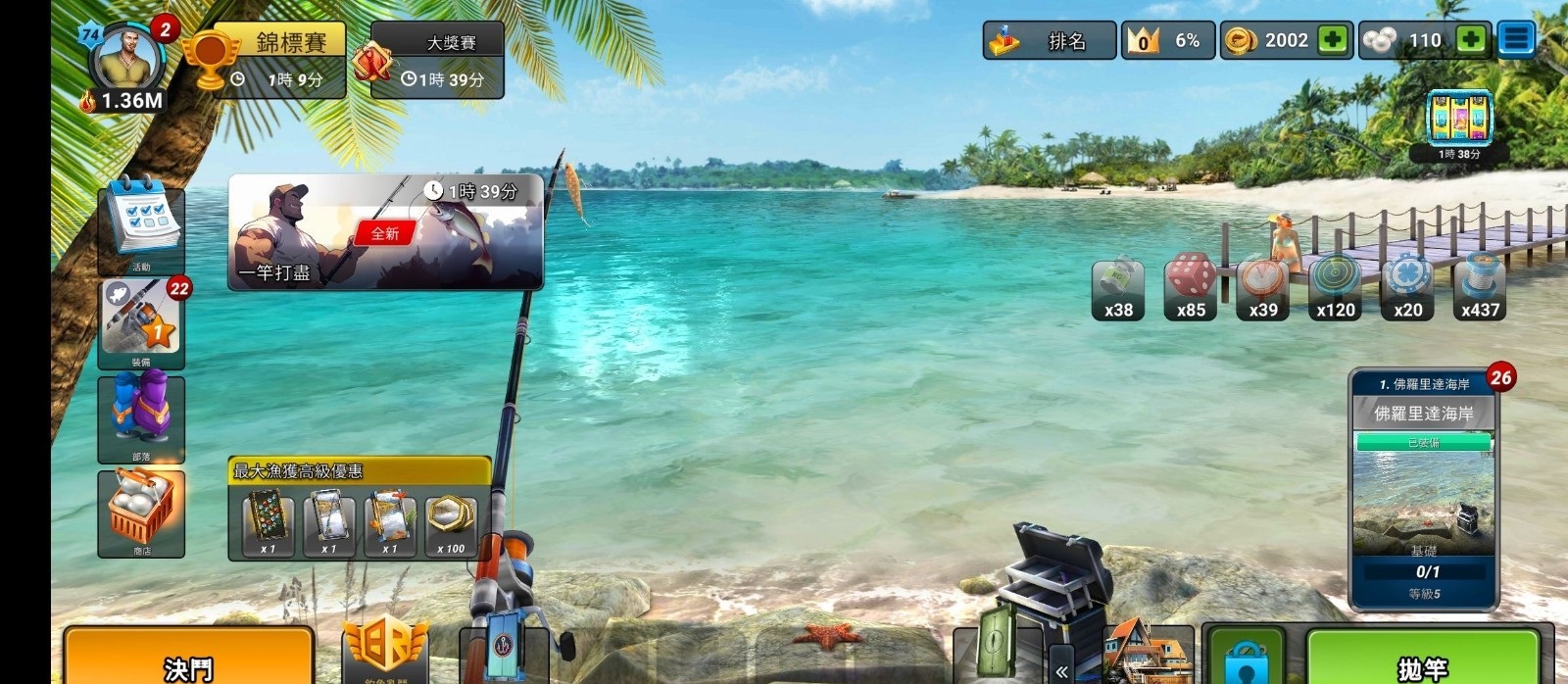This screenshot has width=1568, height=684.
Task: Use the red dice booster
Action: 1190,288
